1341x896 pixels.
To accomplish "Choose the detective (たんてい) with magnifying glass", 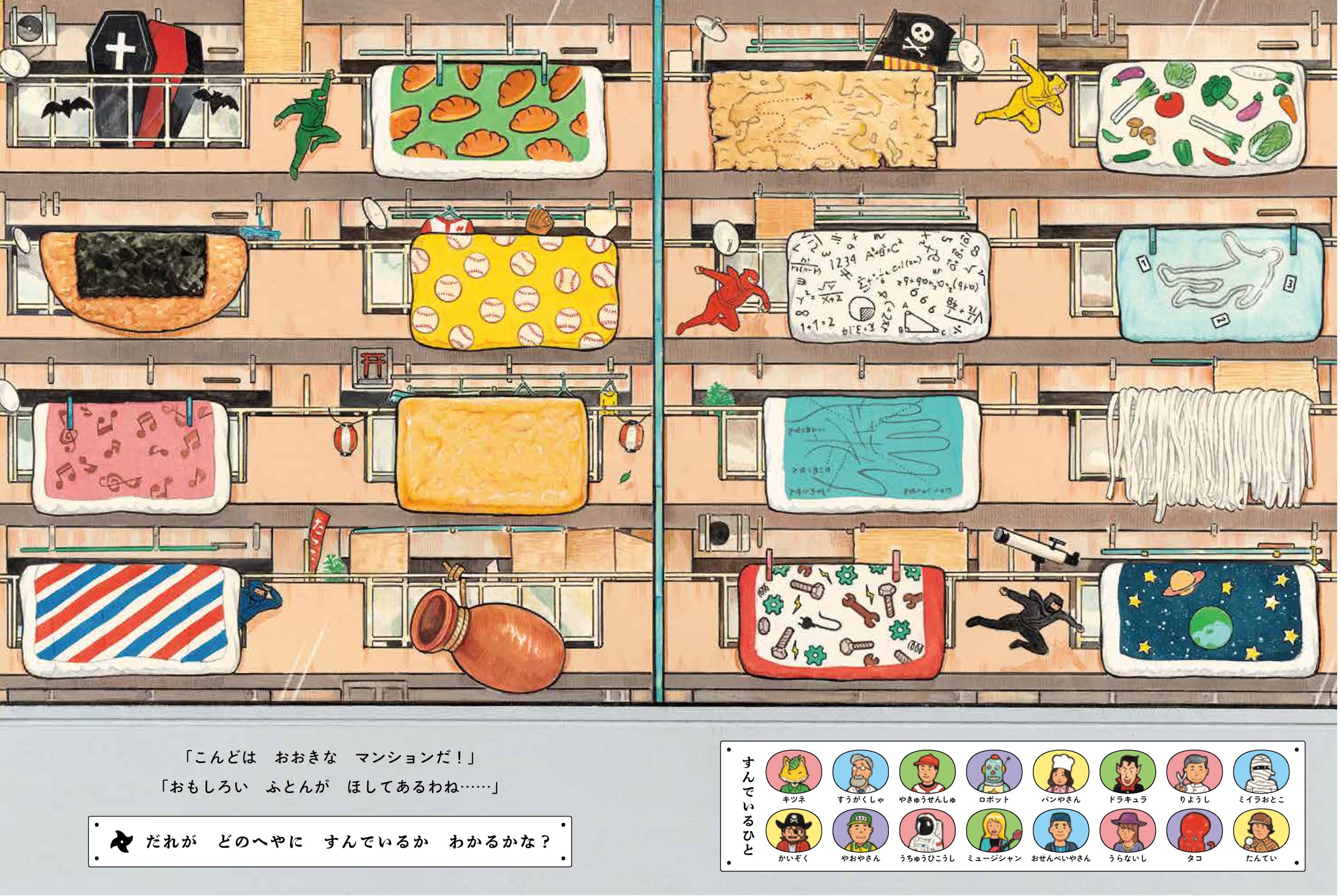I will click(1262, 832).
